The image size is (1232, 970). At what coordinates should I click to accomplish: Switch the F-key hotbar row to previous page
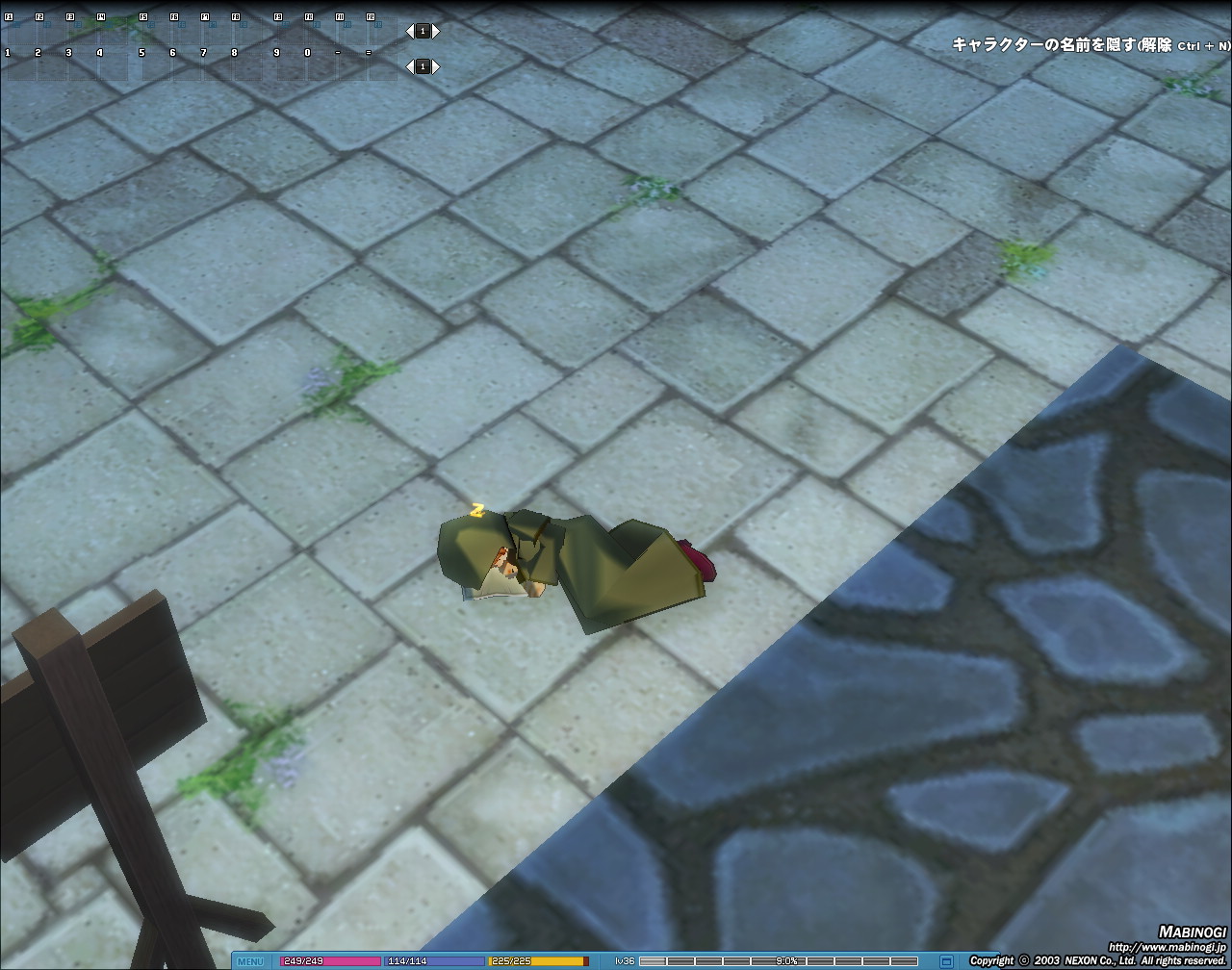tap(408, 31)
